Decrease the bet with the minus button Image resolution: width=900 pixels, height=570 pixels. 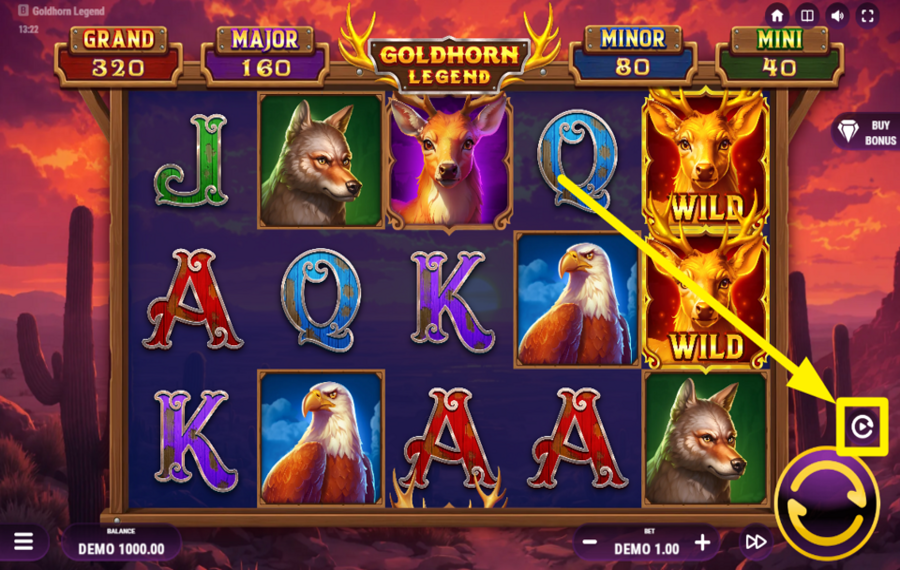click(591, 542)
